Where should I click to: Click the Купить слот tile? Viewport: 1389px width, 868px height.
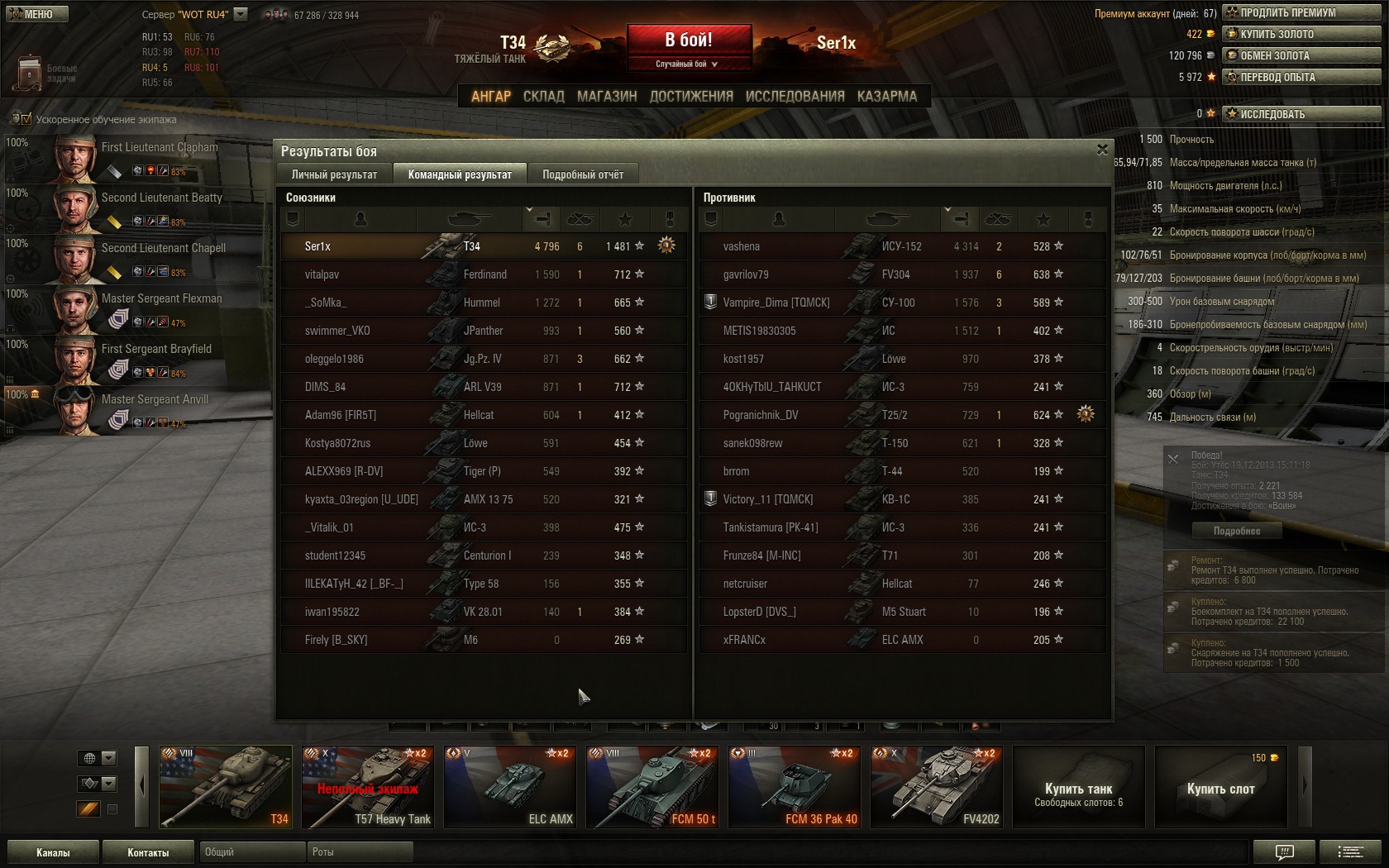[1220, 788]
